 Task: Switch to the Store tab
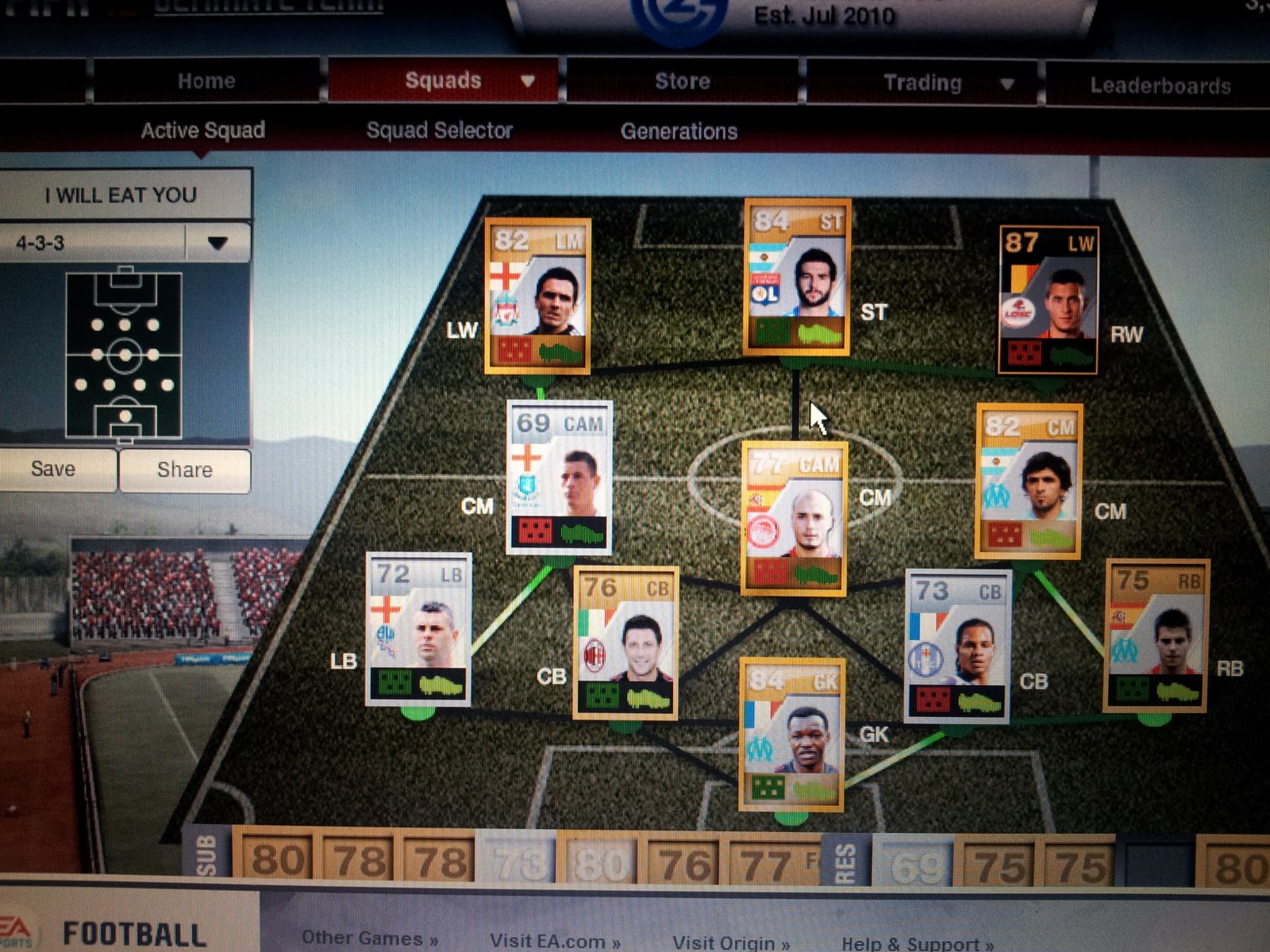click(683, 80)
